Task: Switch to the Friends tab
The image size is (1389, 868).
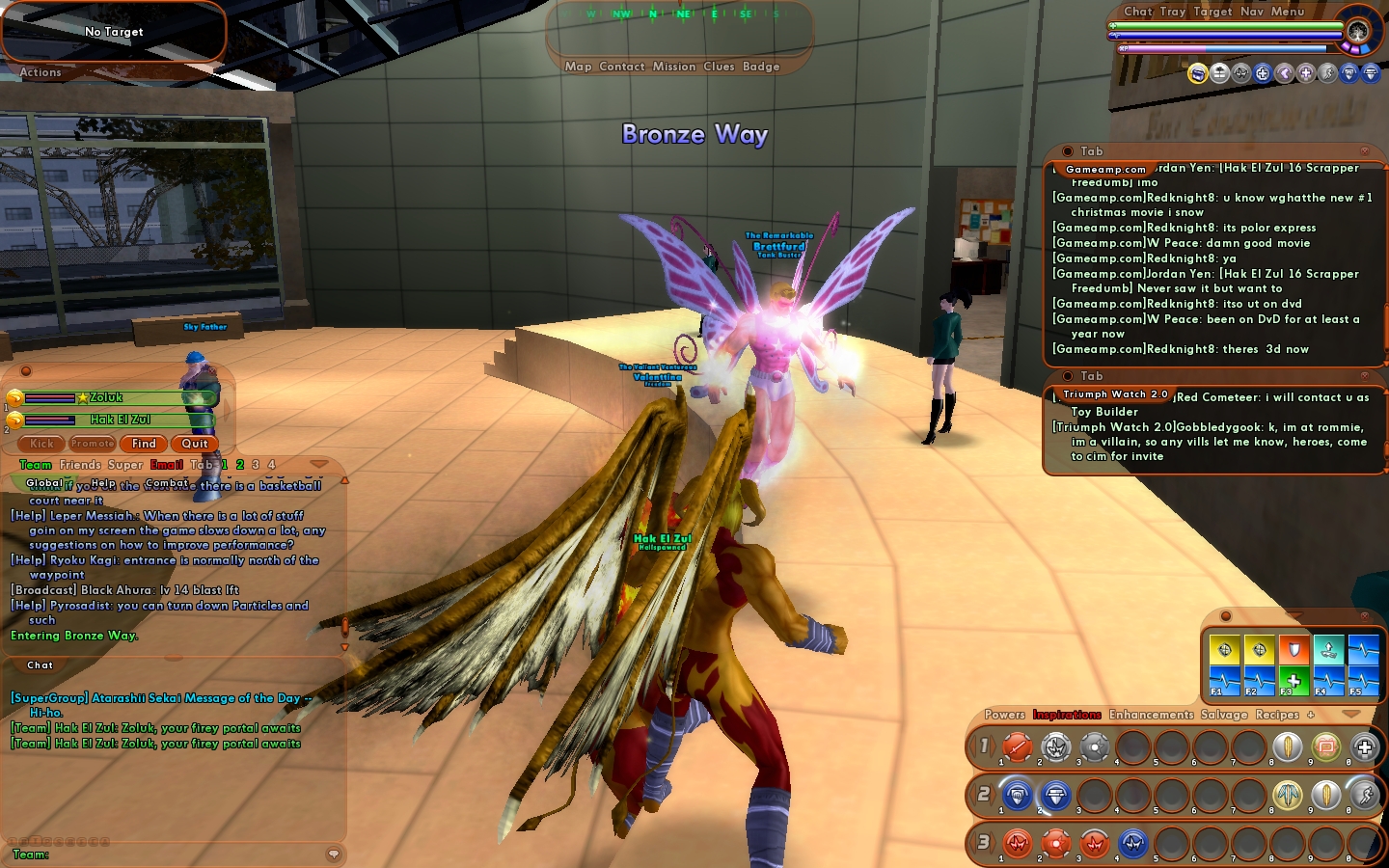Action: (80, 465)
